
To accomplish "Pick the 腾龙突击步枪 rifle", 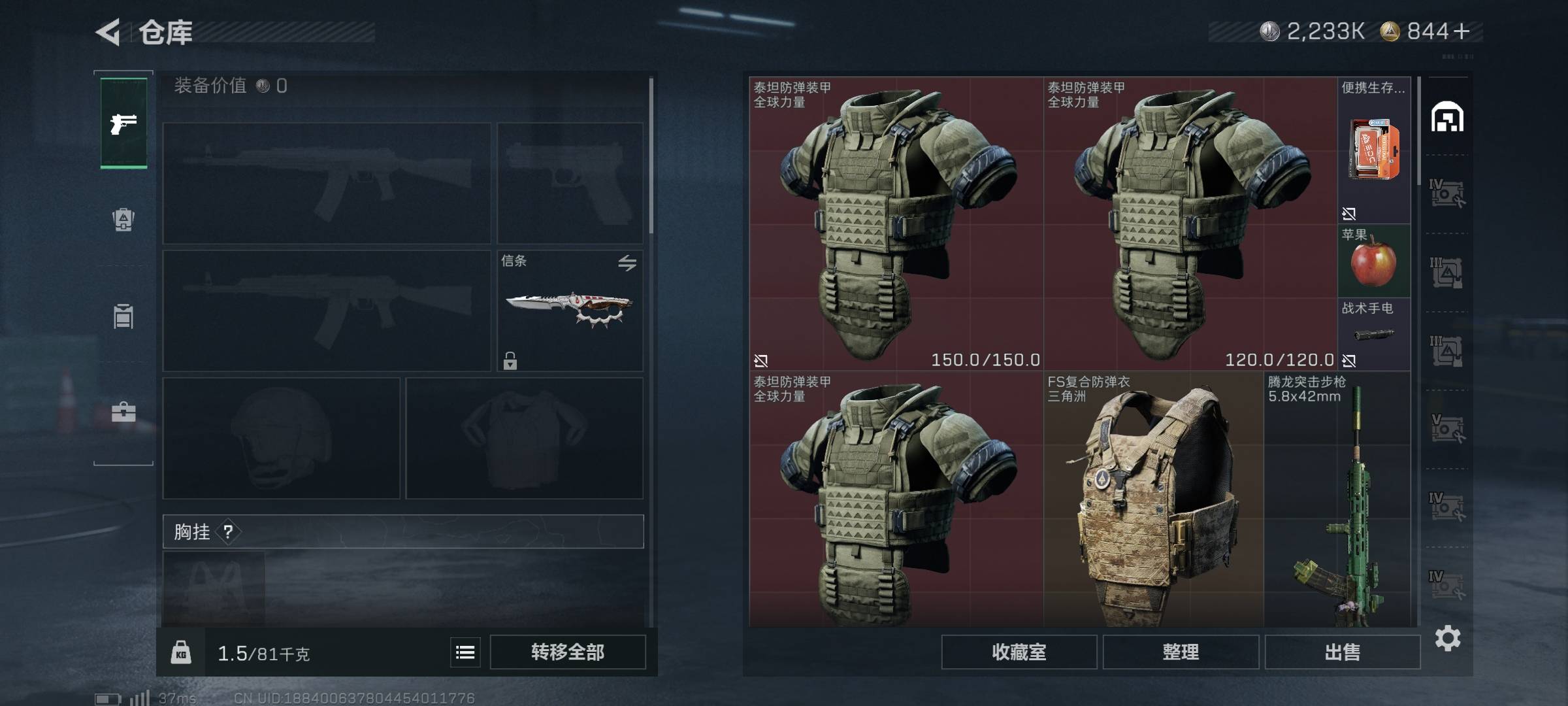I will click(x=1337, y=500).
